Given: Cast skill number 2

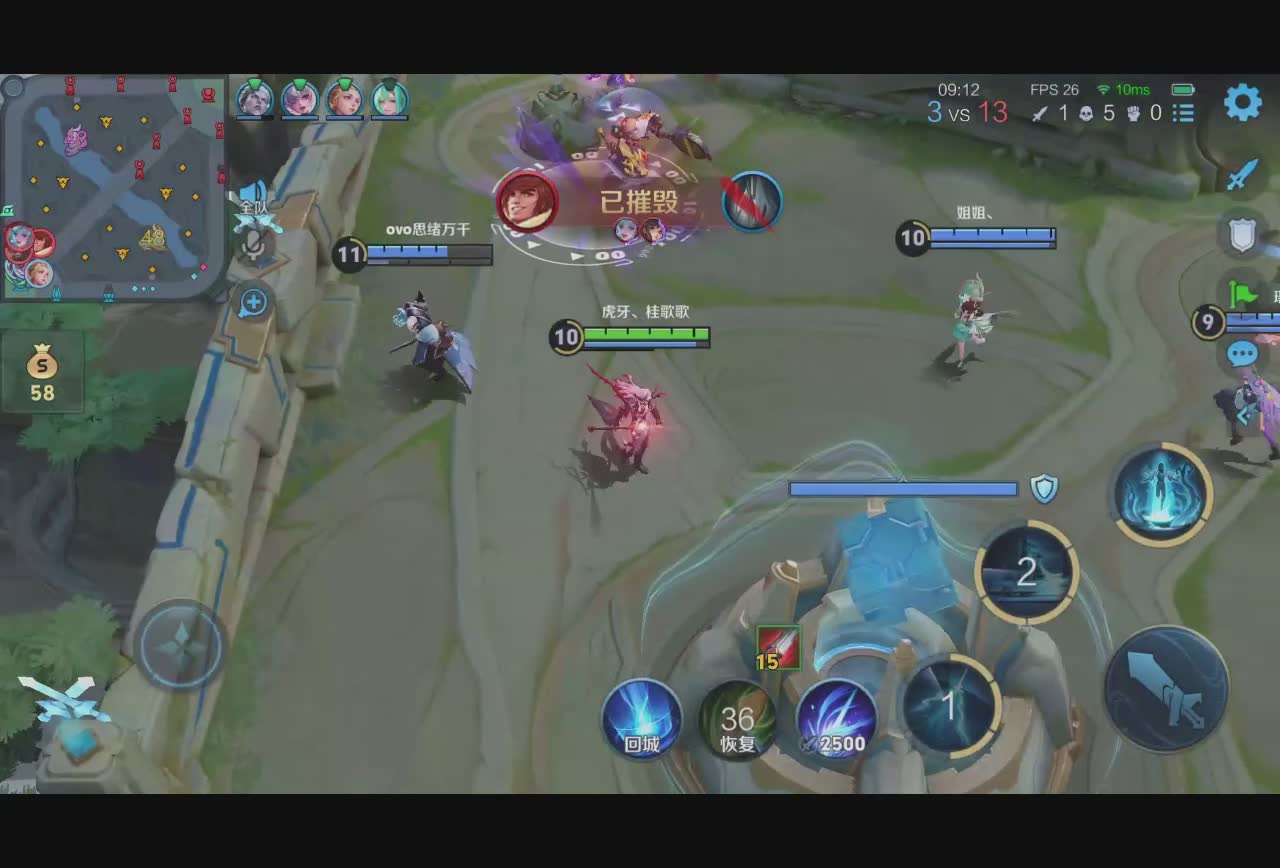Looking at the screenshot, I should click(1026, 573).
